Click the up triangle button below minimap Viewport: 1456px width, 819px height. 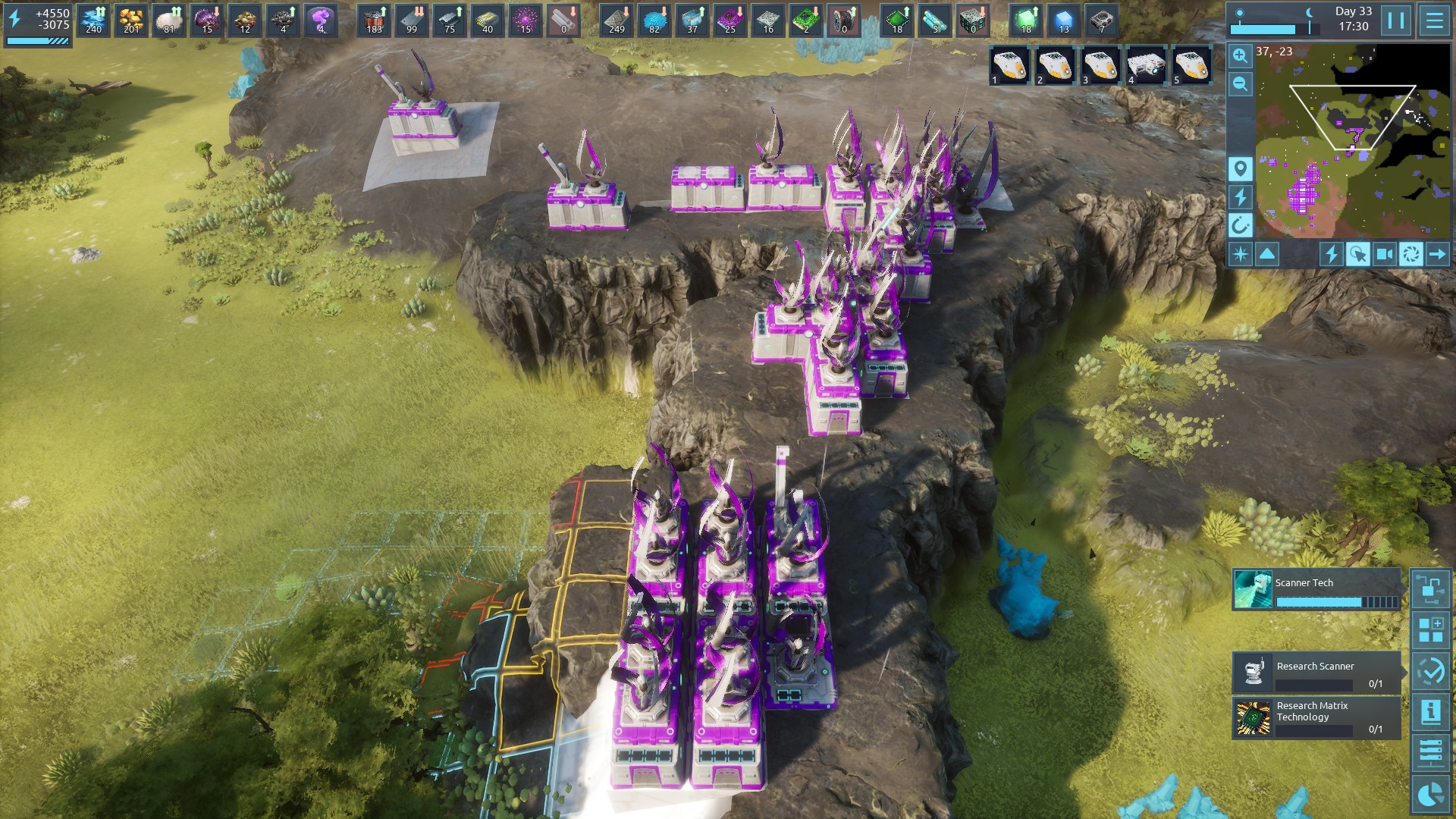[1267, 254]
